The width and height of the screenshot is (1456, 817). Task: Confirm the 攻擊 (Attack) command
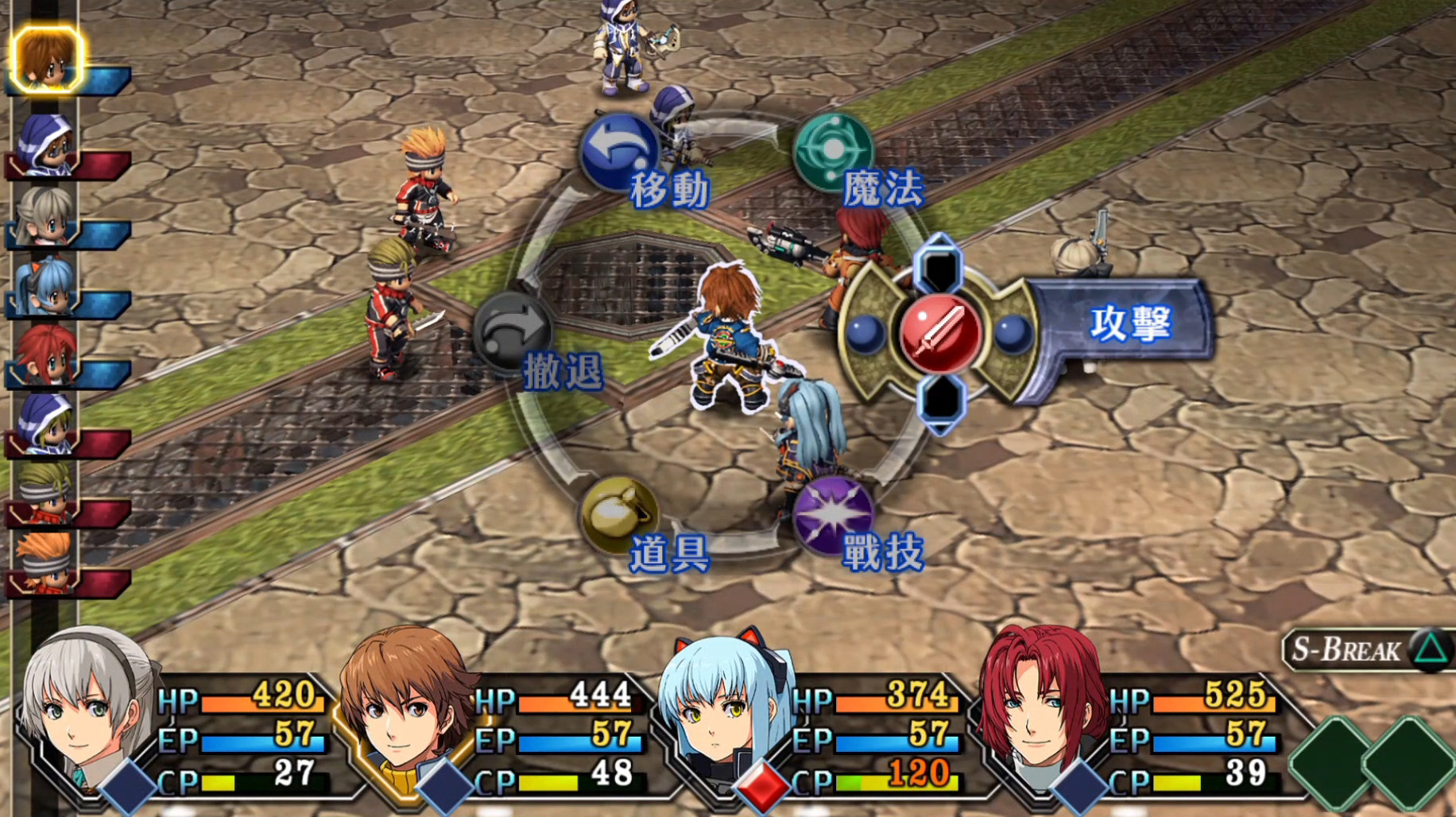pyautogui.click(x=1129, y=323)
